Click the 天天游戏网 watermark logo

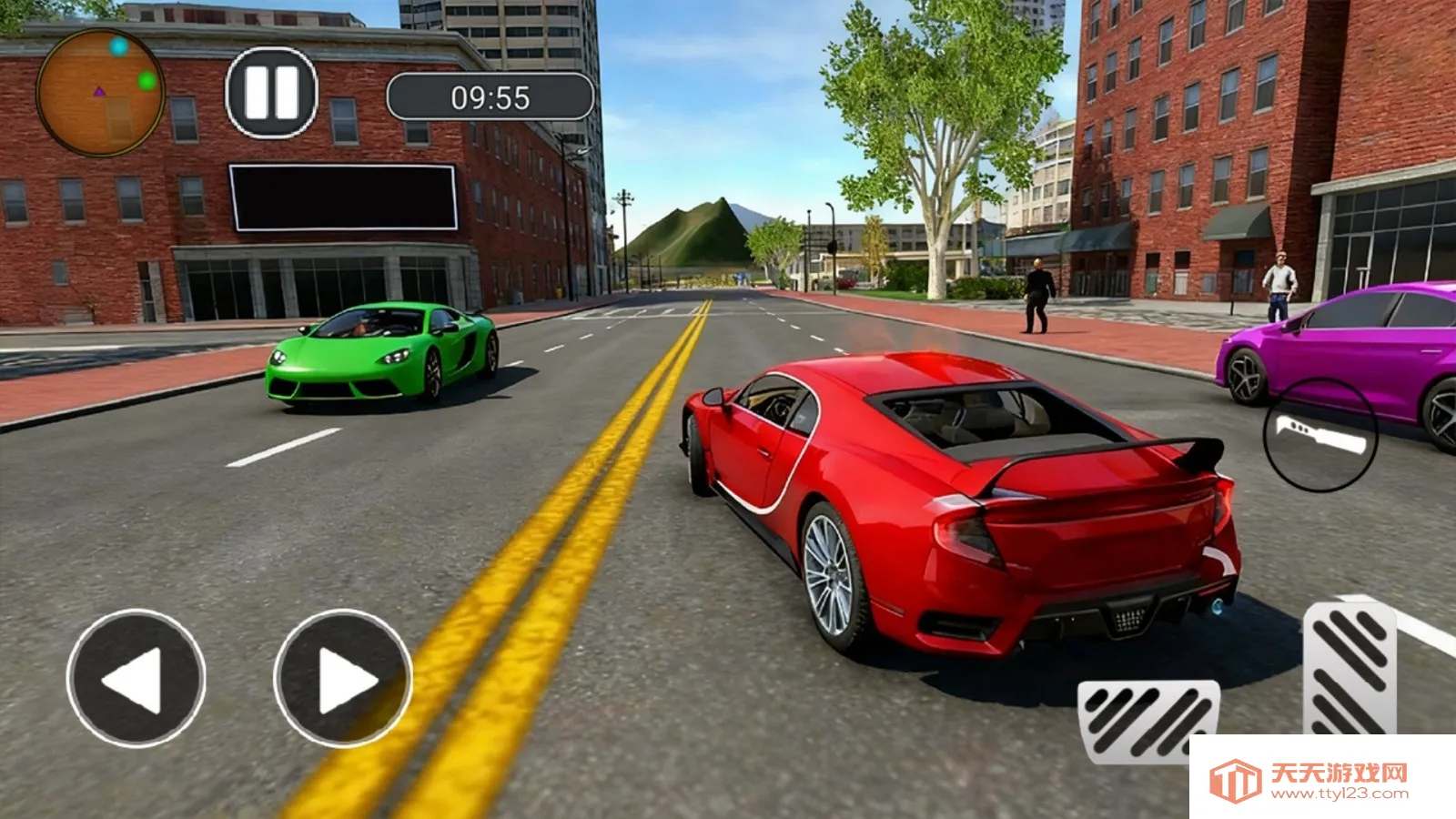coord(1310,779)
